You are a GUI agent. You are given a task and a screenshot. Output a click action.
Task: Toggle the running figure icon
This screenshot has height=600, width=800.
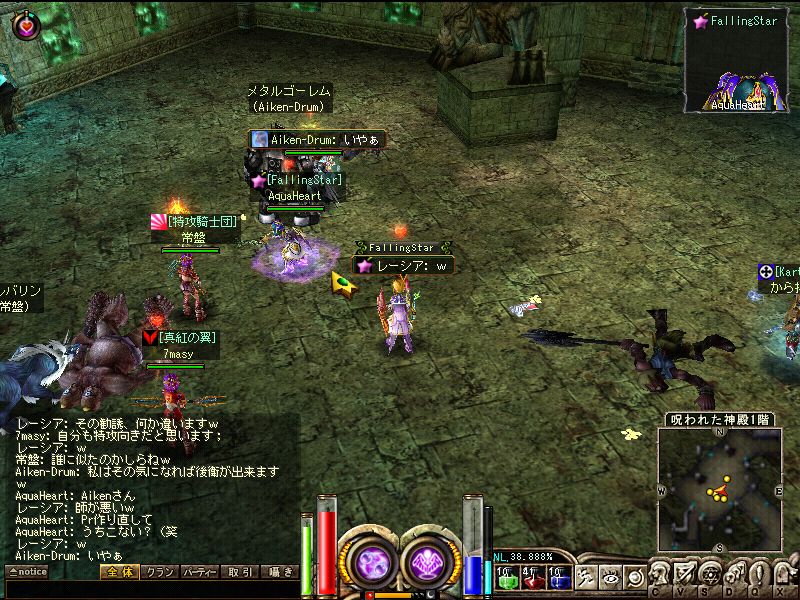tap(586, 577)
